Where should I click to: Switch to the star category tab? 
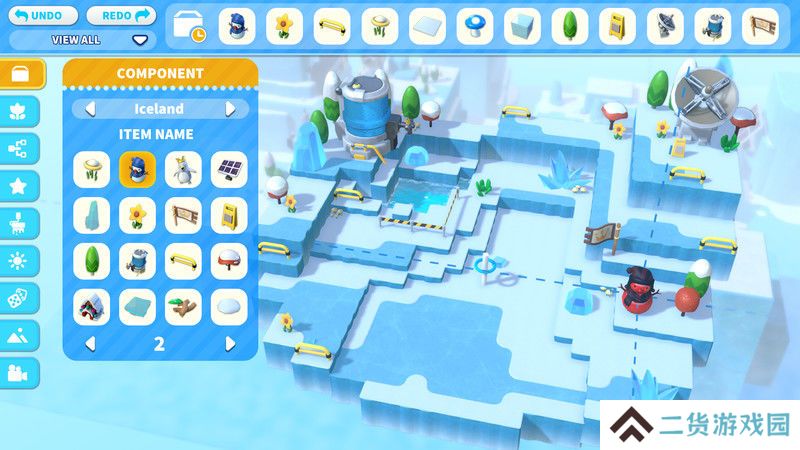coord(20,185)
